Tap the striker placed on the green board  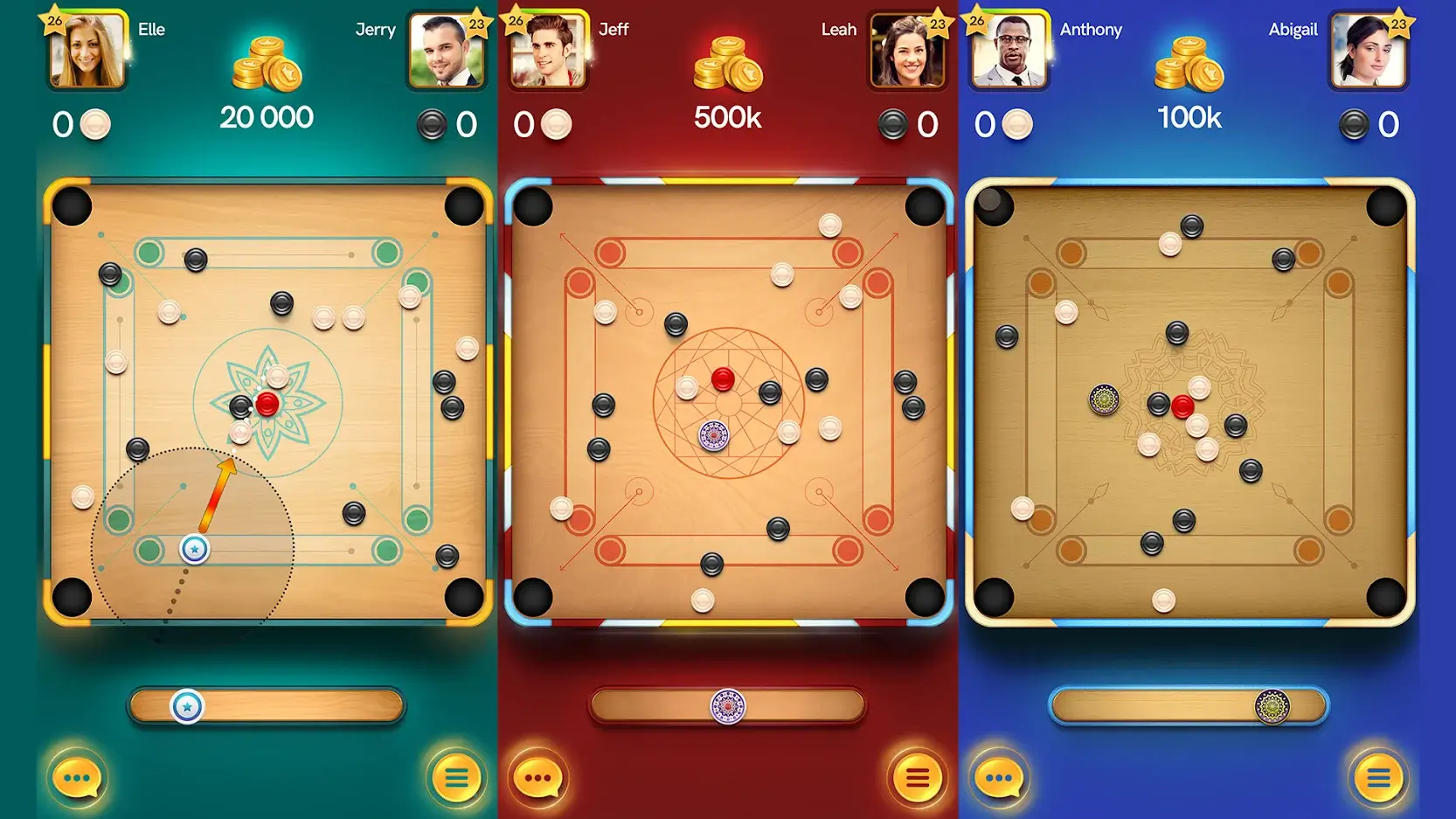tap(192, 547)
